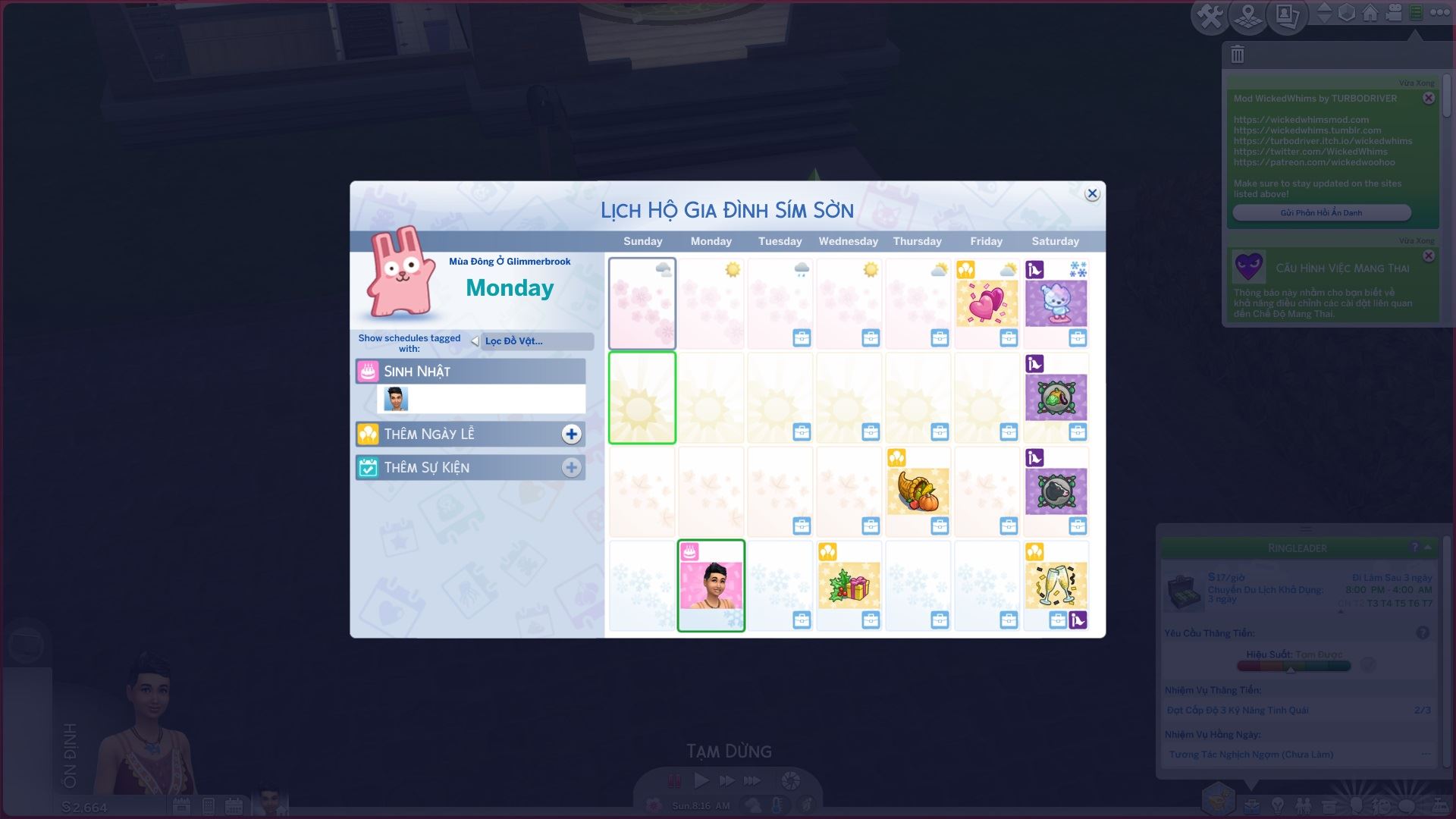Enable ultra speed playback
The height and width of the screenshot is (819, 1456).
tap(752, 780)
